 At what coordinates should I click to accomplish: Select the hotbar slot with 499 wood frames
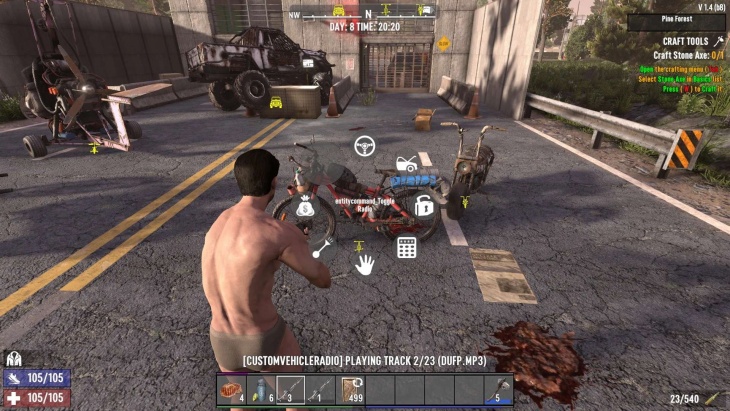point(351,390)
